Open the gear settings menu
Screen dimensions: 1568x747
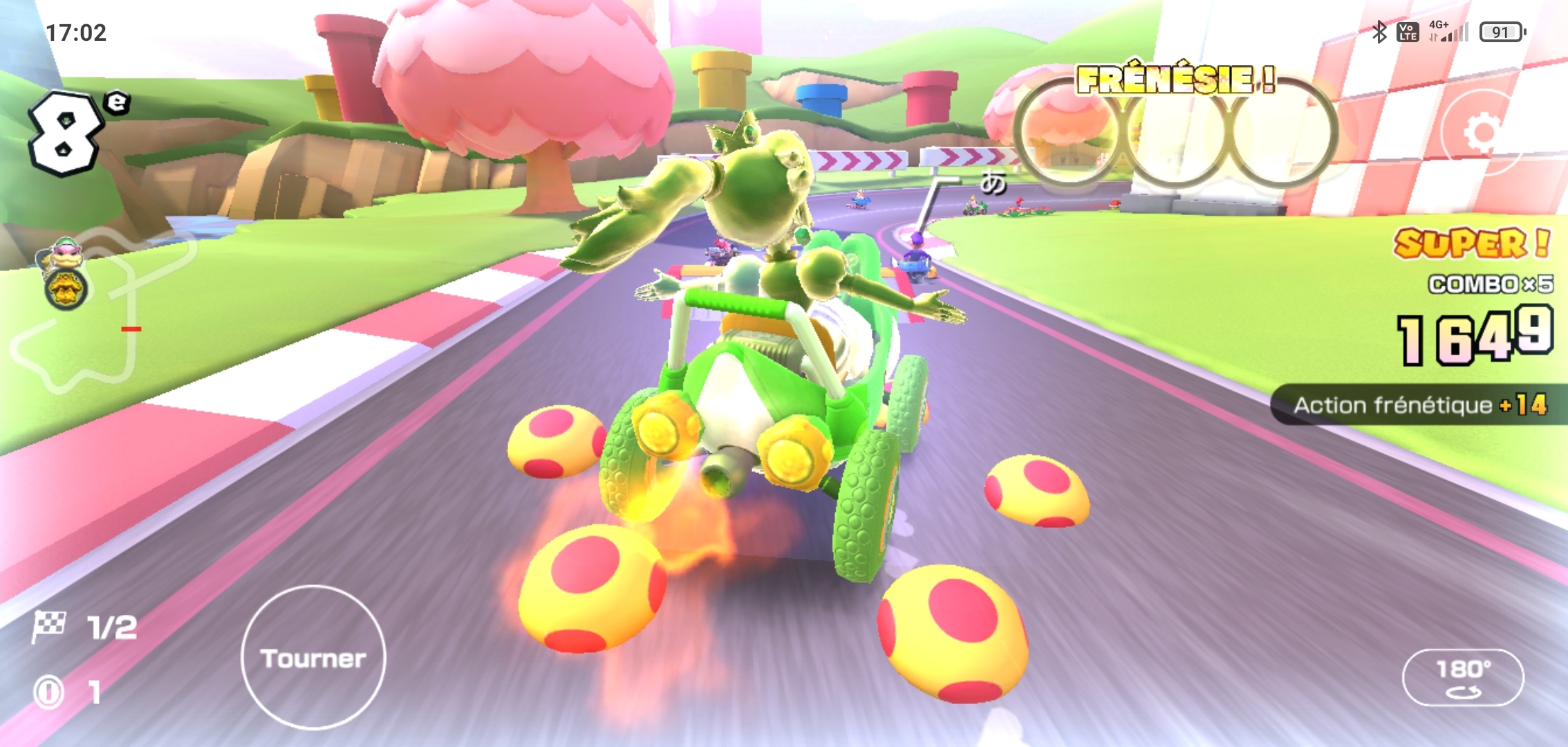(1481, 131)
